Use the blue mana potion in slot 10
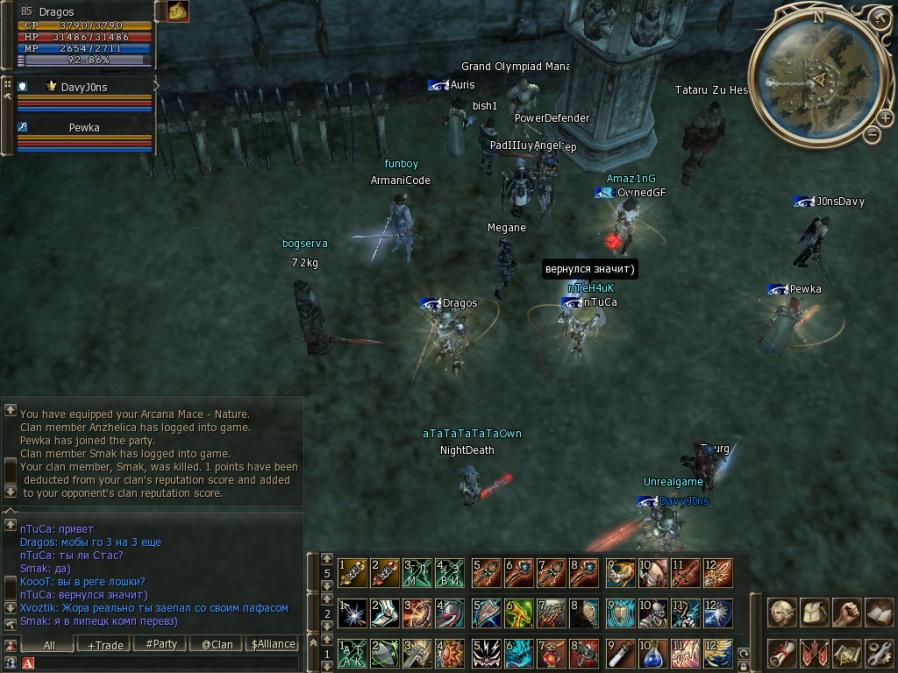Screen dimensions: 898x673 [653, 653]
